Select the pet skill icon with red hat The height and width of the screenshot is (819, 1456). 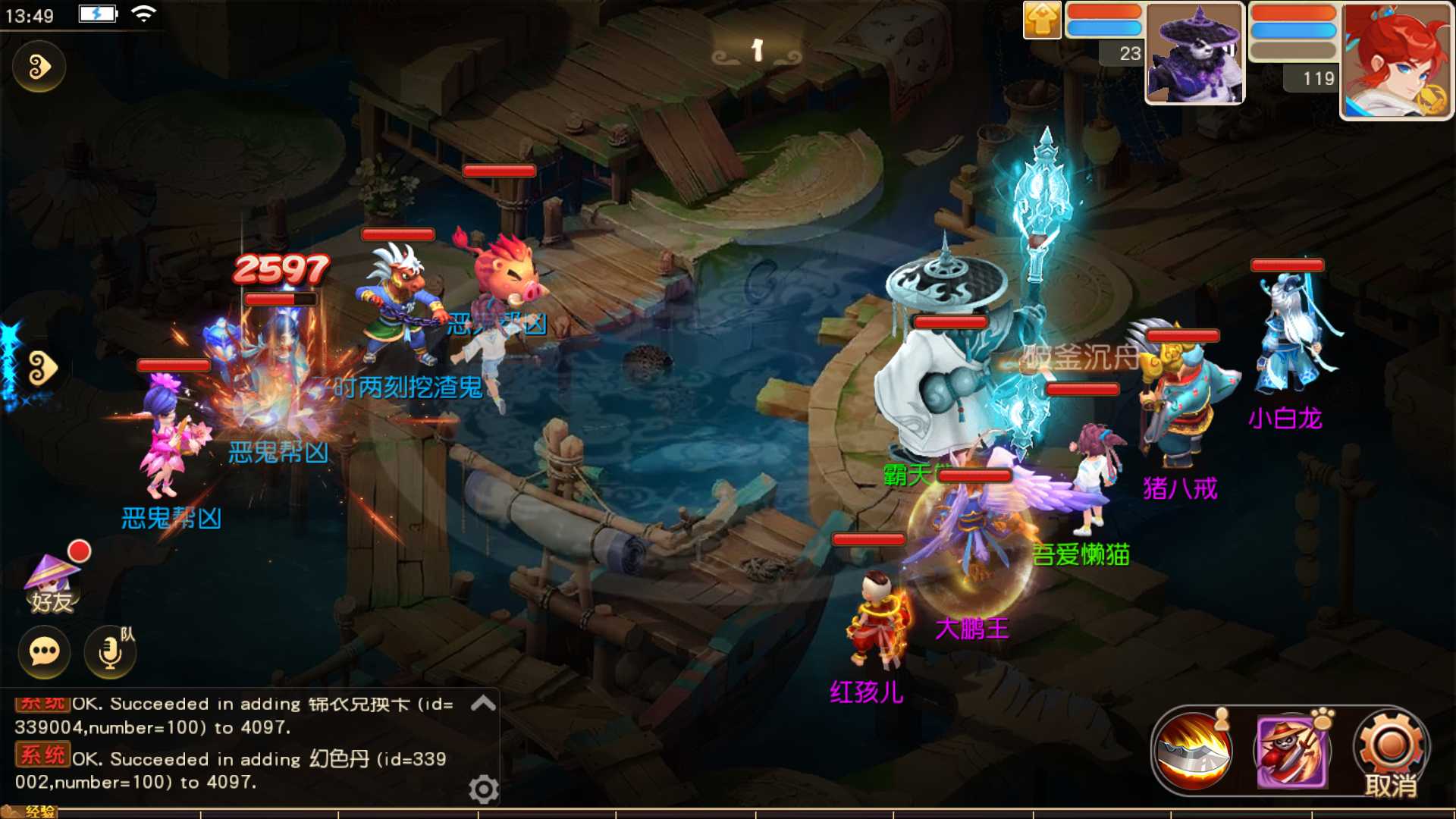tap(1291, 751)
